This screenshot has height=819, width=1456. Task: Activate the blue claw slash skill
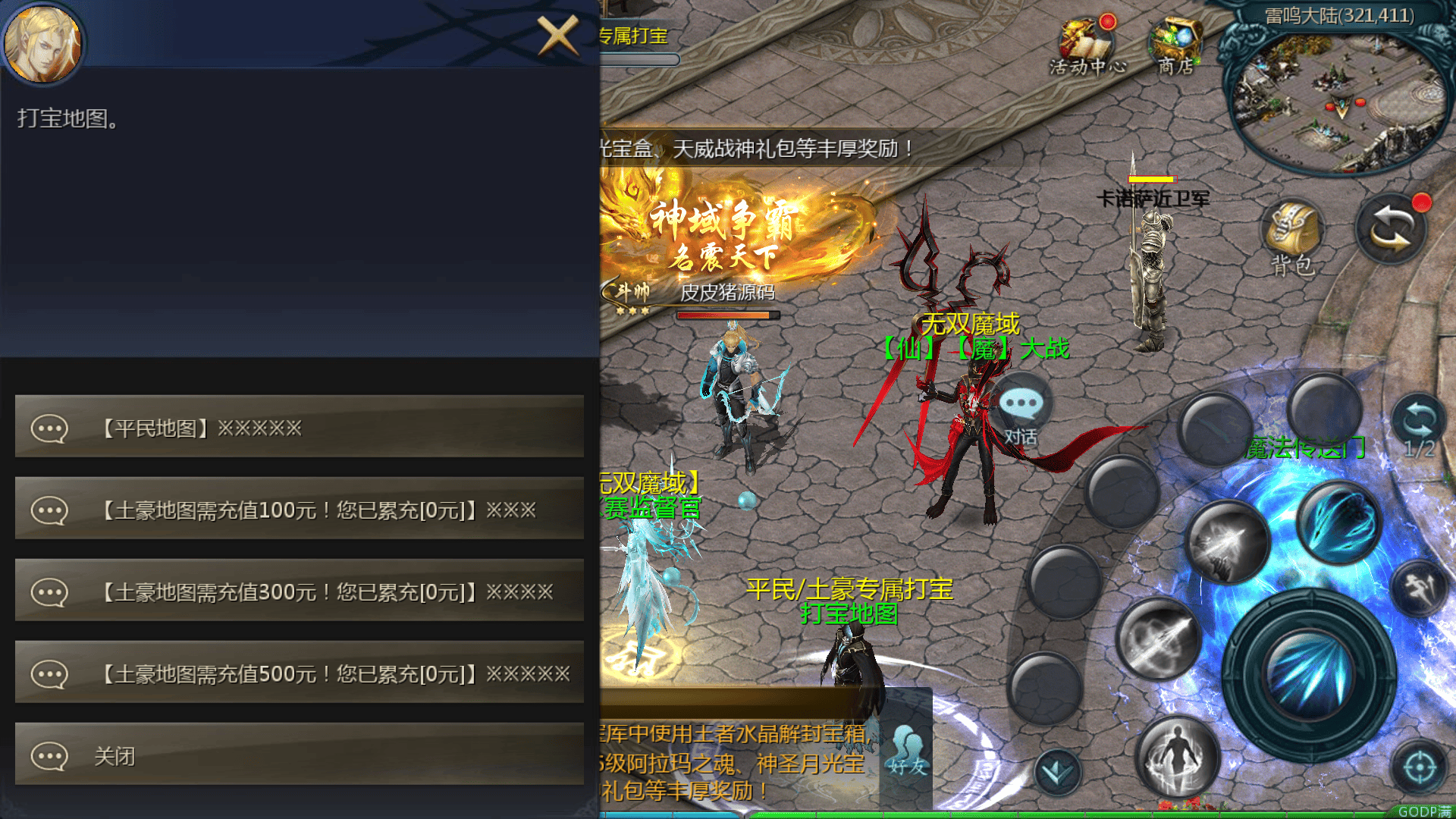point(1338,522)
